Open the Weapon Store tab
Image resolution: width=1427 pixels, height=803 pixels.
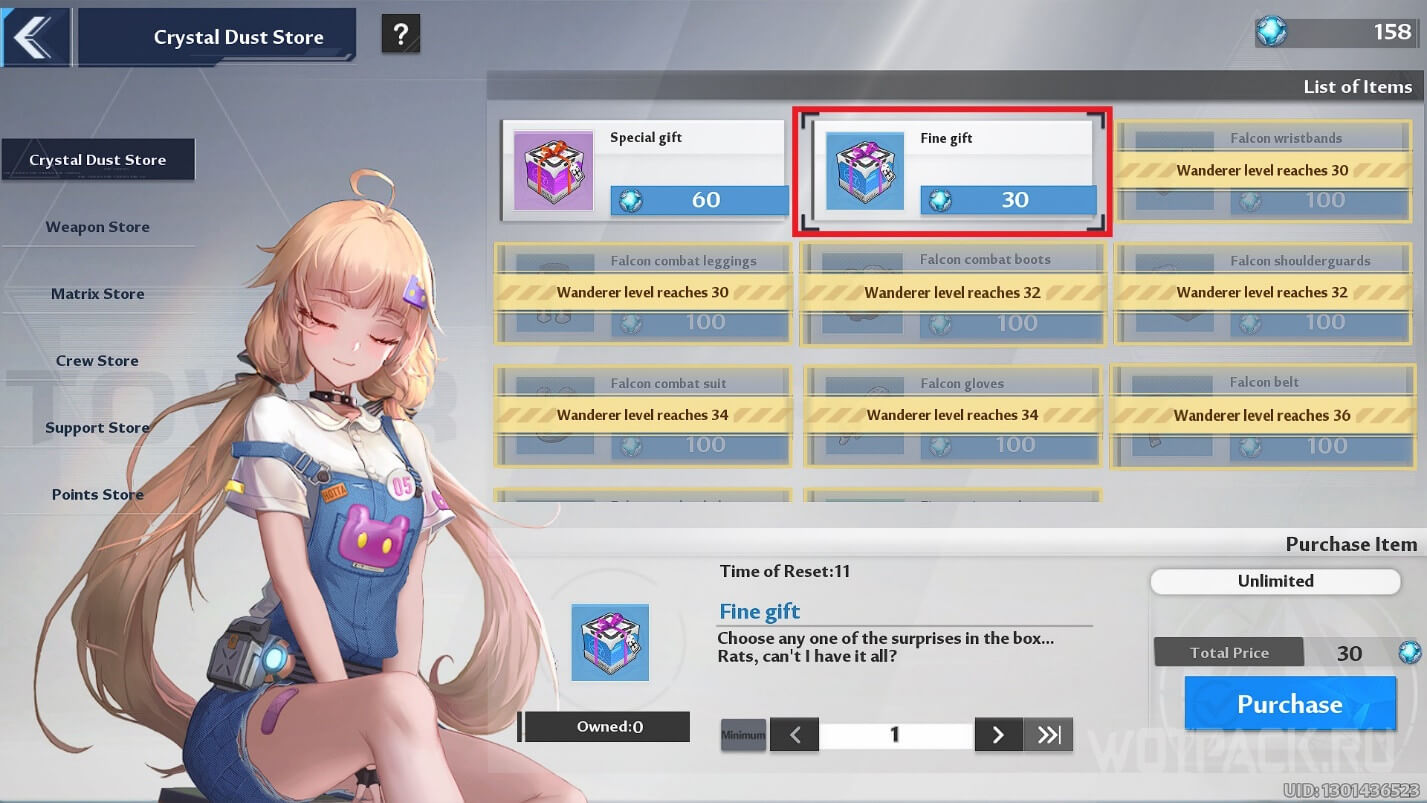point(98,227)
